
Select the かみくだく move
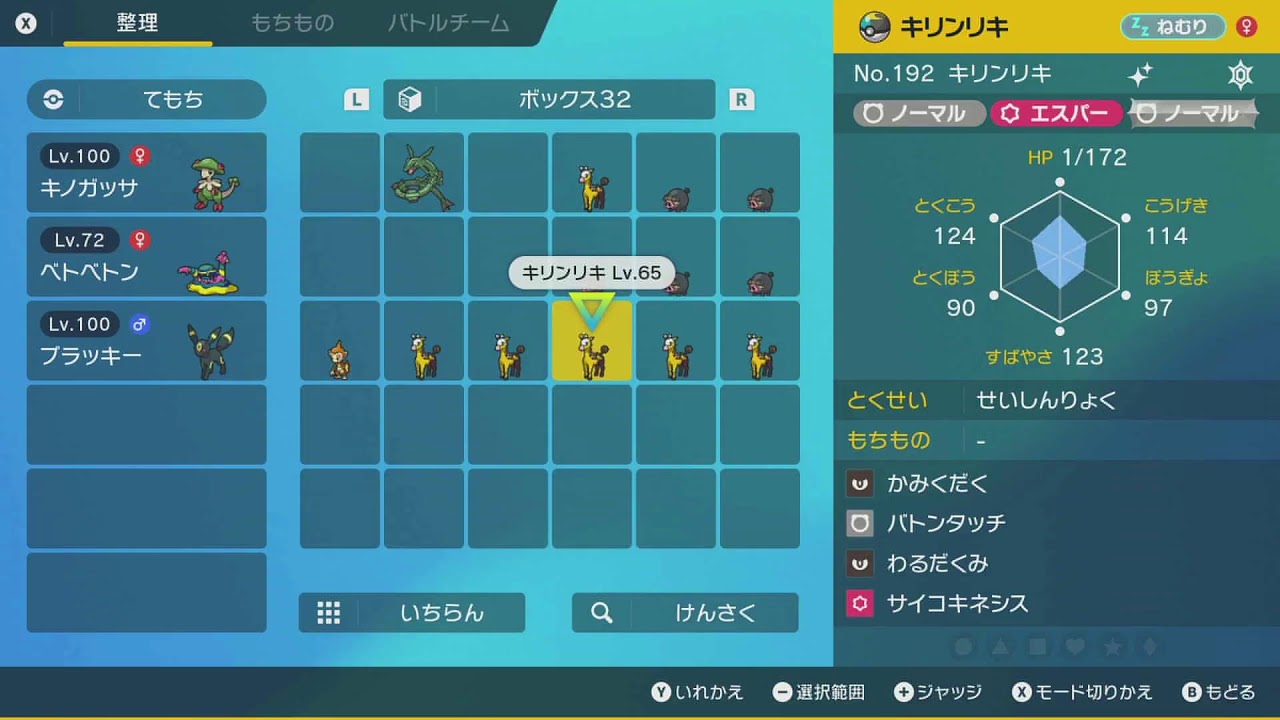tap(937, 484)
